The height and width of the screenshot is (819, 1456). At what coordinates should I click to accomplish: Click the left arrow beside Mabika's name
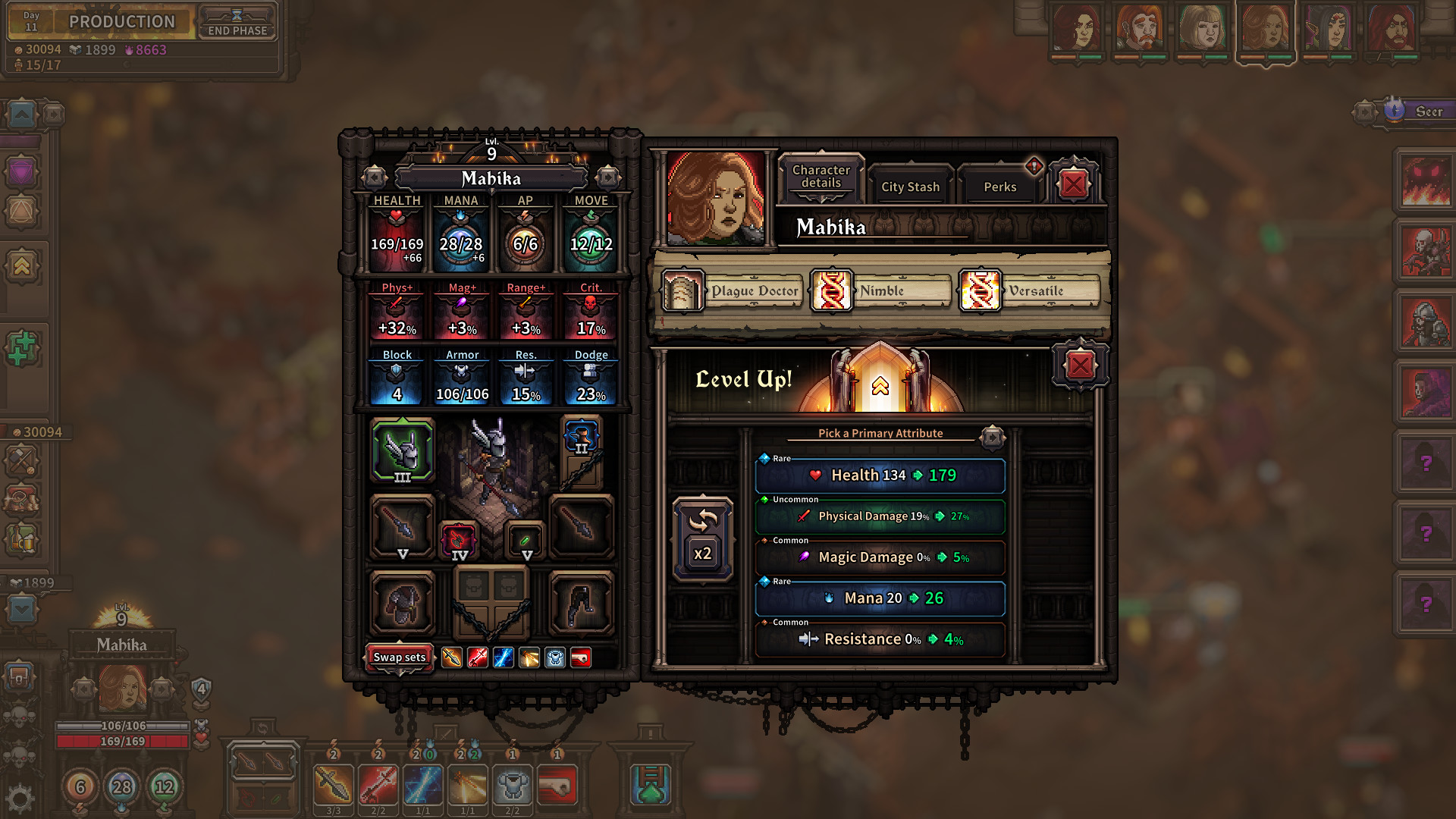click(x=373, y=179)
